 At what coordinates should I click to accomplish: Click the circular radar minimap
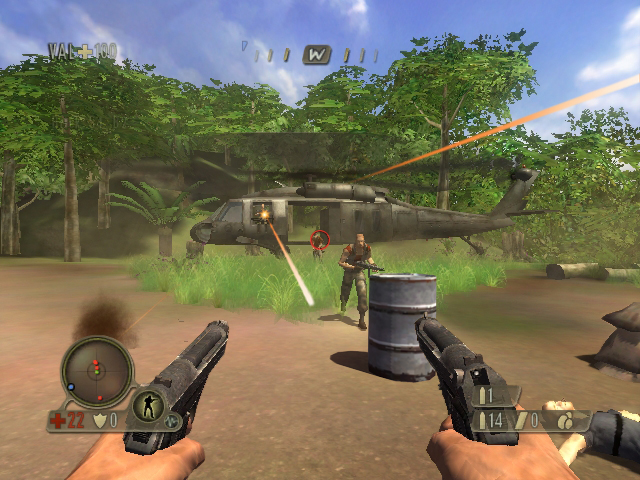(96, 372)
